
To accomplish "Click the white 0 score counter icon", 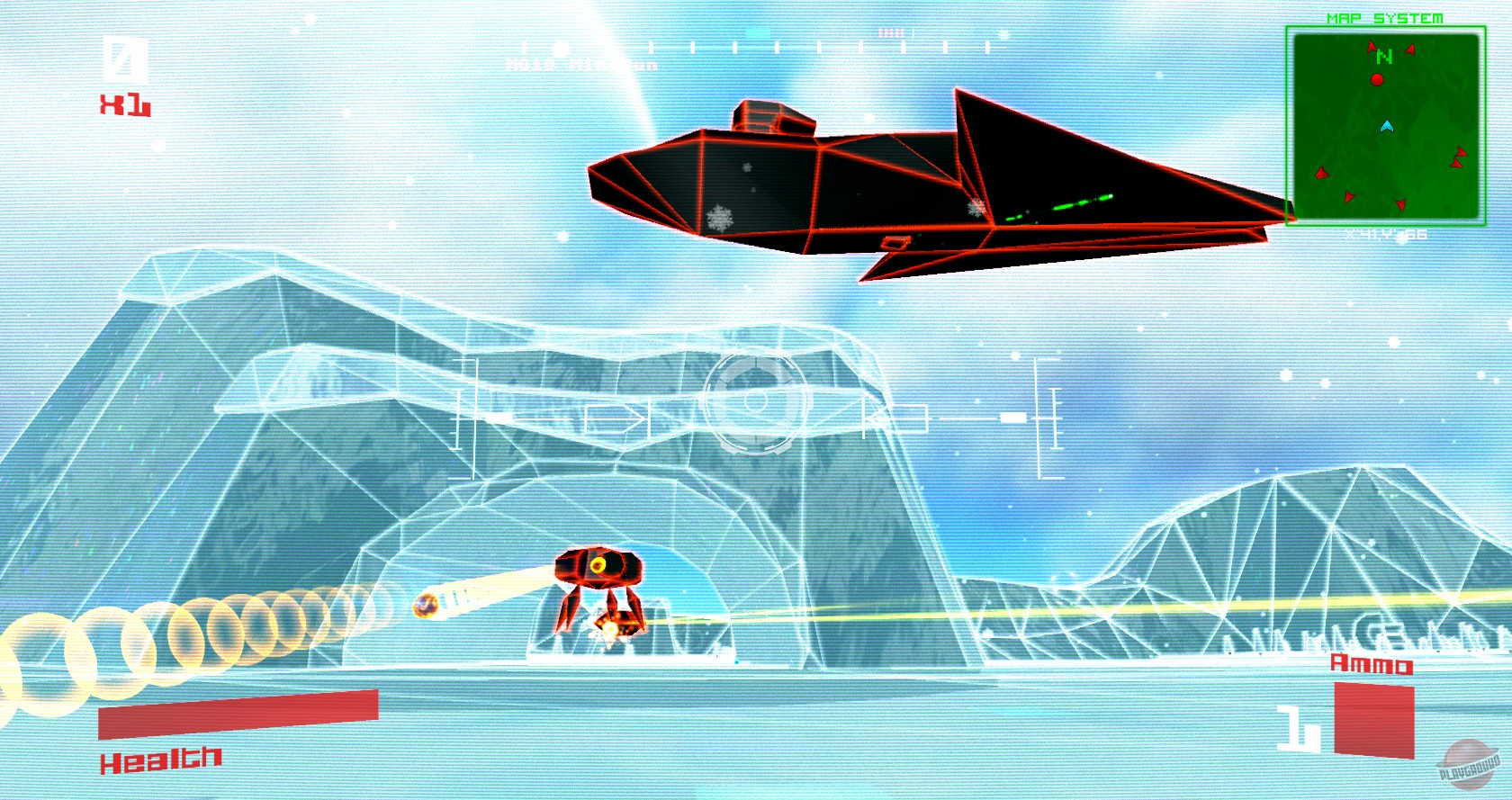I will 122,57.
